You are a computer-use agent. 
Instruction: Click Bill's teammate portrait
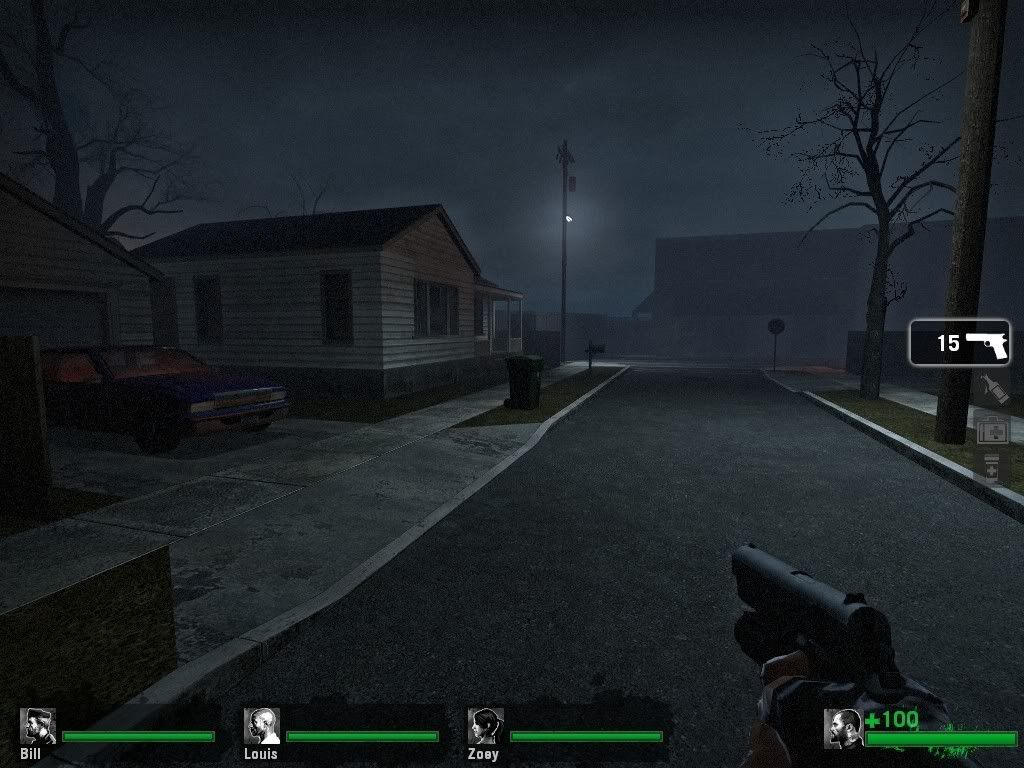point(37,726)
